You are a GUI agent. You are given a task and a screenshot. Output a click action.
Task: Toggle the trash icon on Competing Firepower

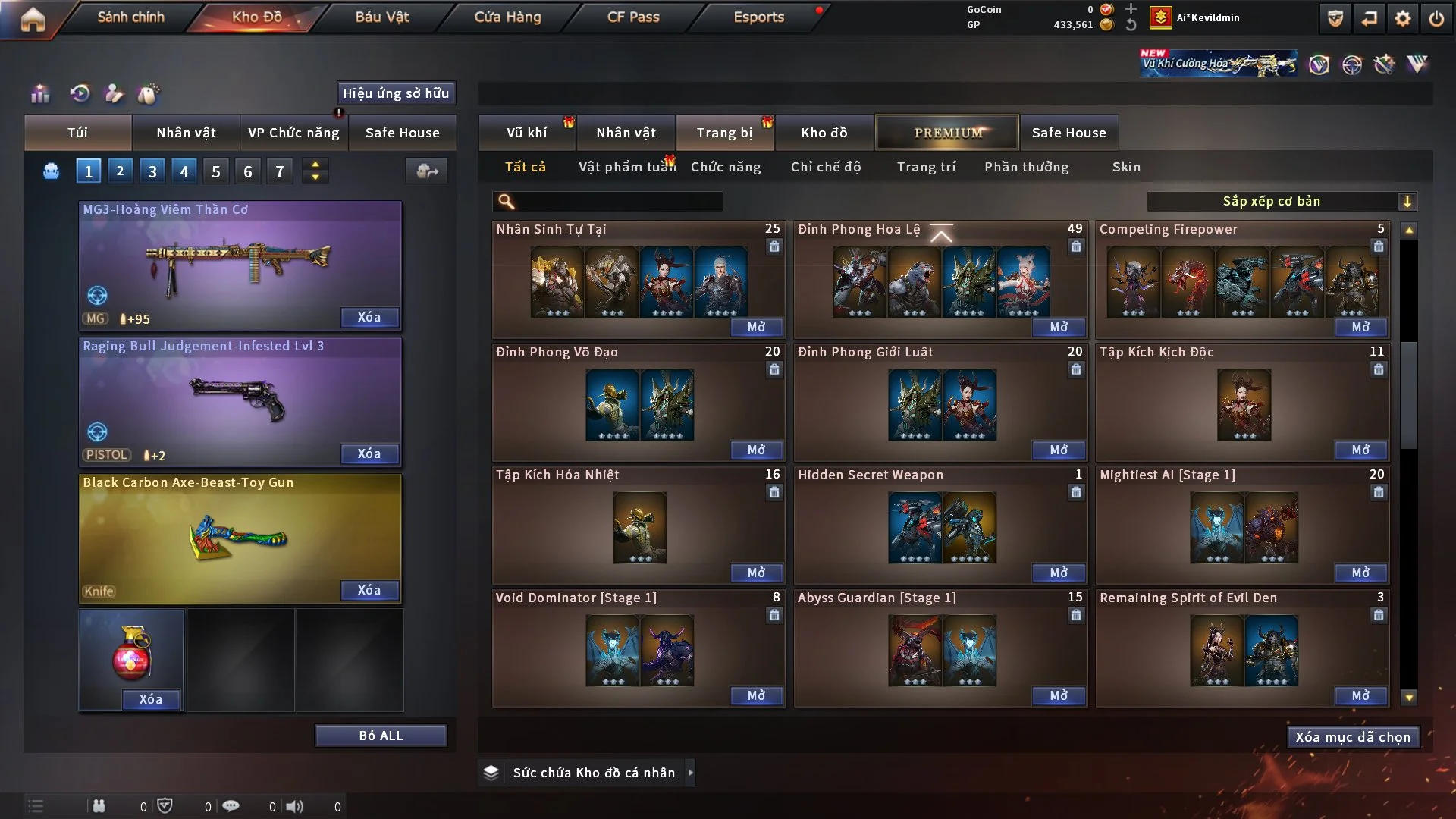(1378, 246)
